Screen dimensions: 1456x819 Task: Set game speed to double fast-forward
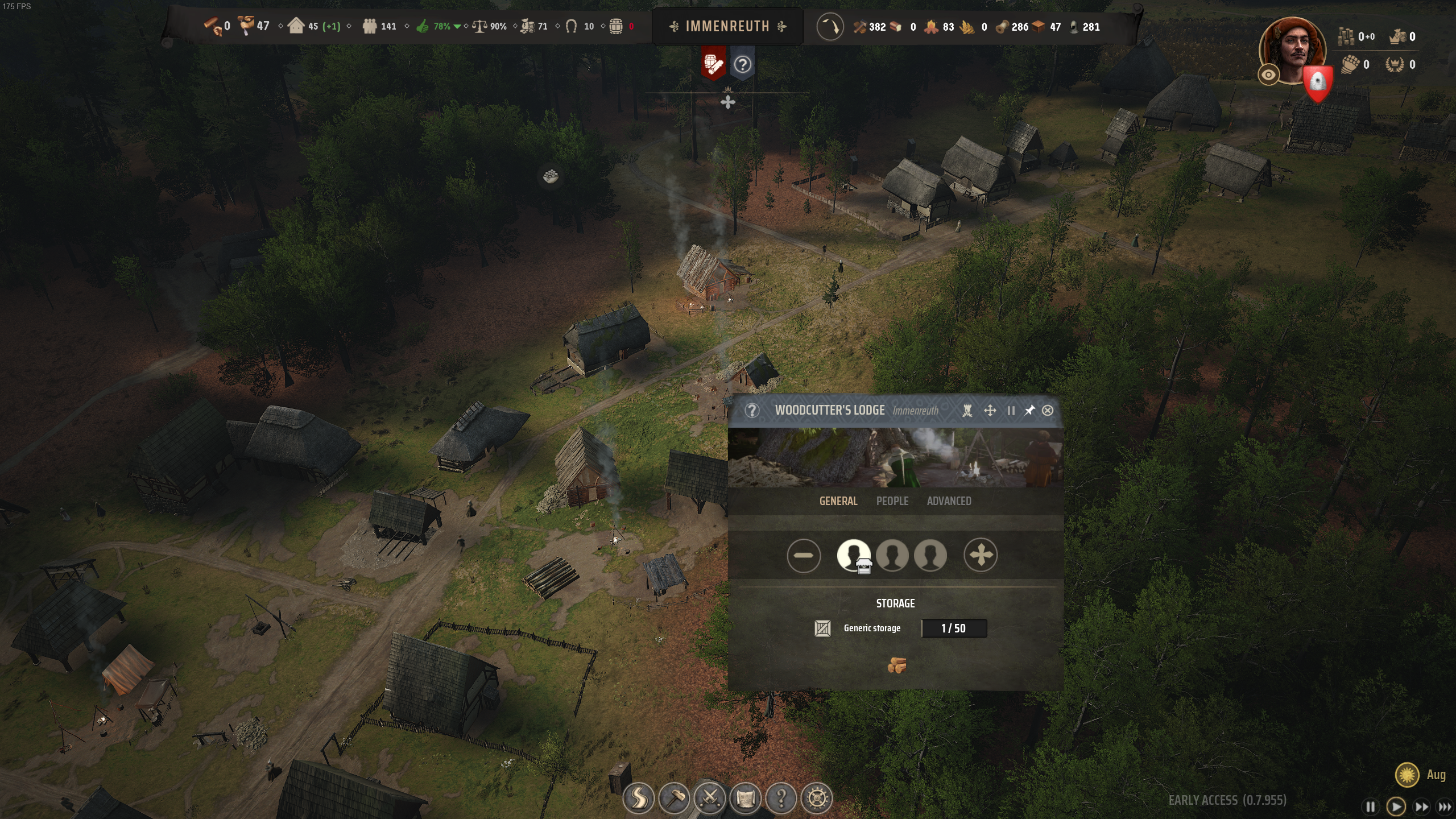[x=1421, y=806]
